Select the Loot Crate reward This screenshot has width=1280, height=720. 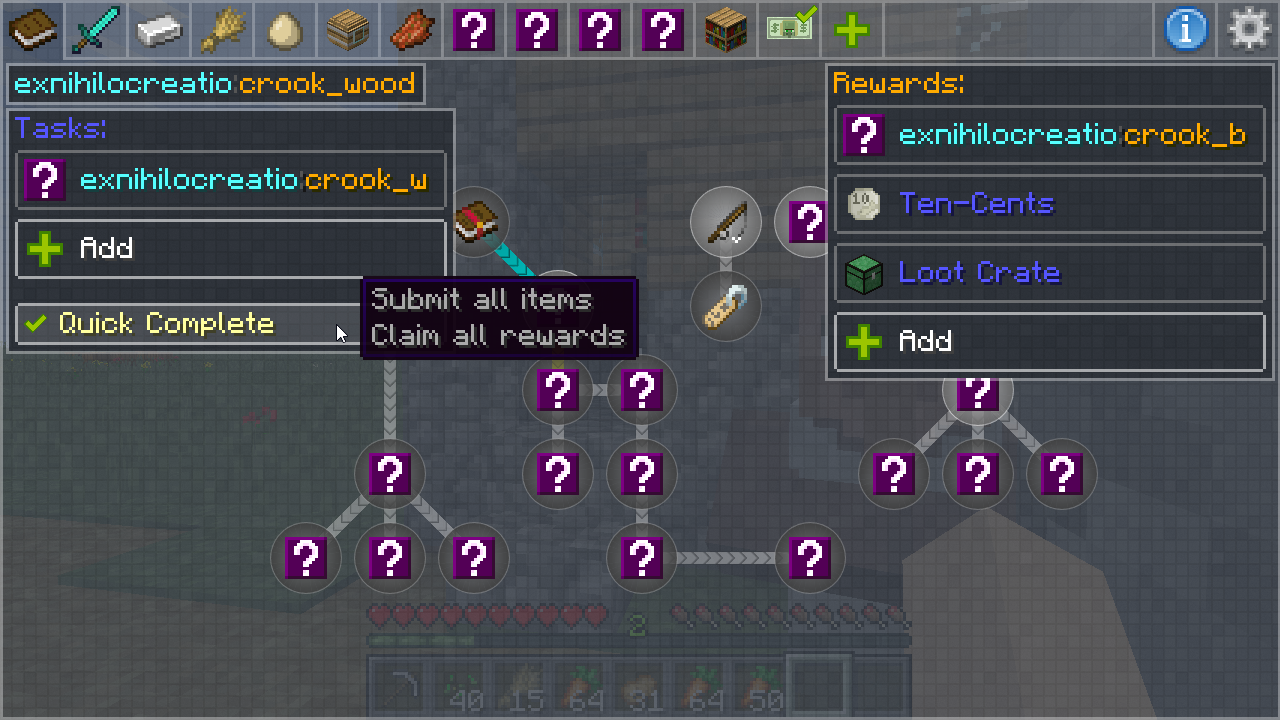[1049, 273]
